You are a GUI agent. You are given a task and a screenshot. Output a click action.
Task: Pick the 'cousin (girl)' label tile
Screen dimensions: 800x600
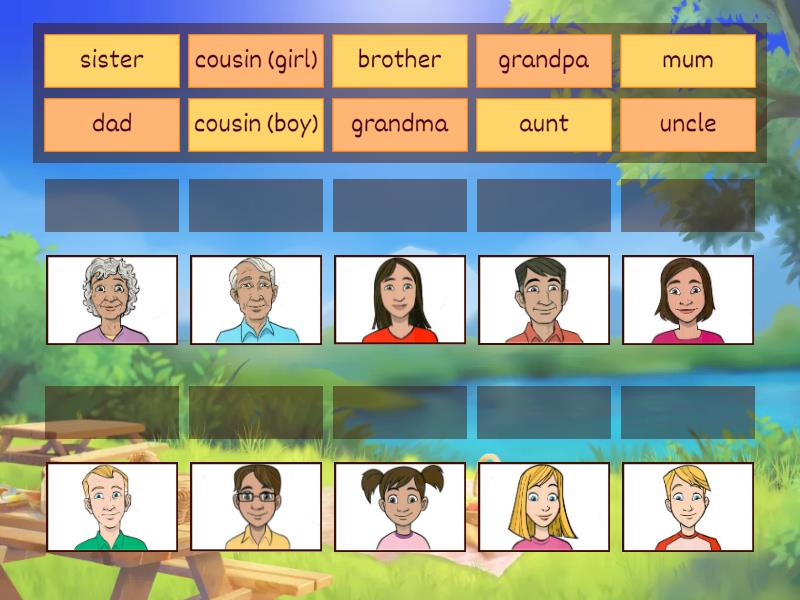coord(256,60)
